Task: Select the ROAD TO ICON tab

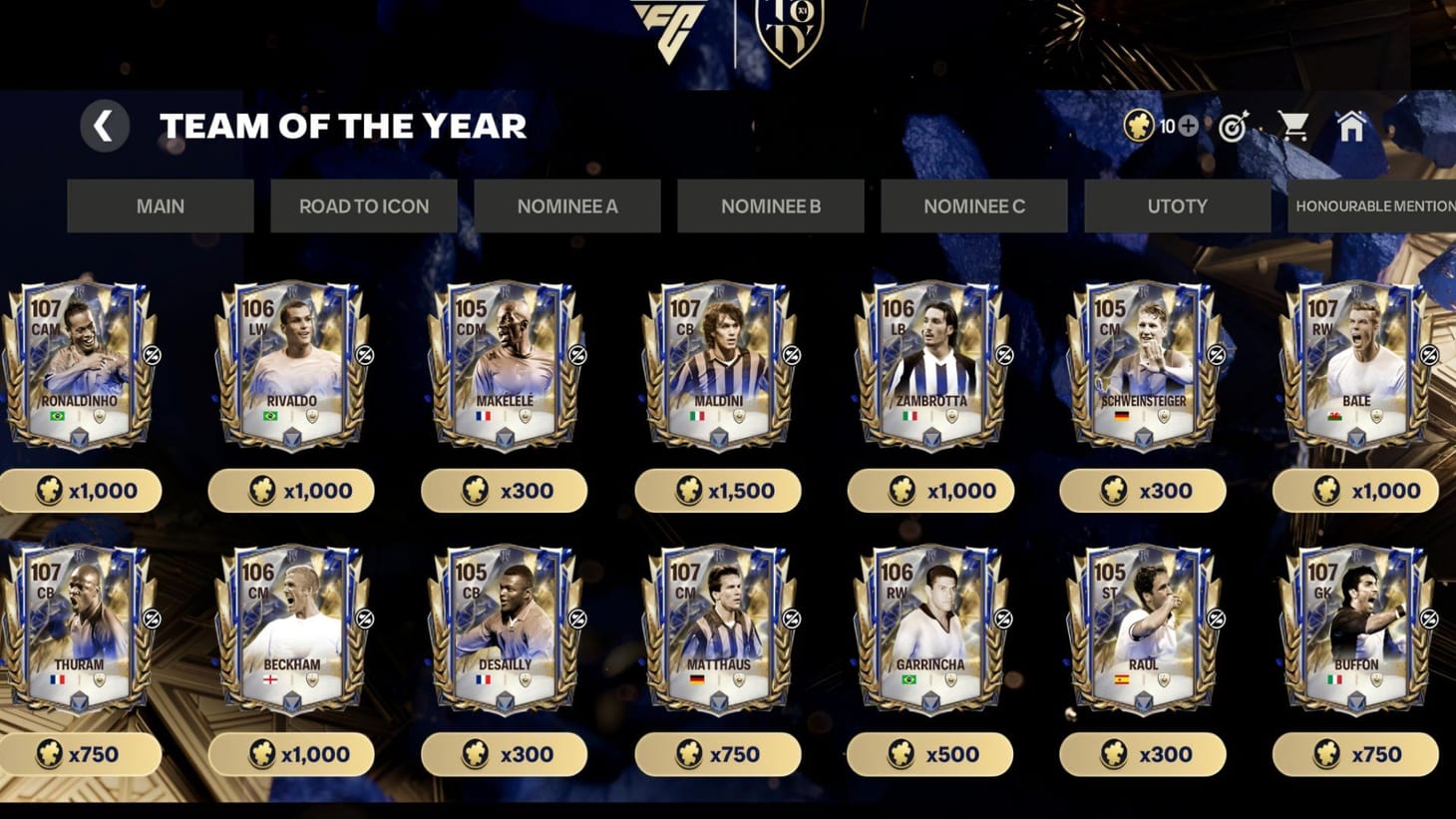Action: pyautogui.click(x=363, y=205)
